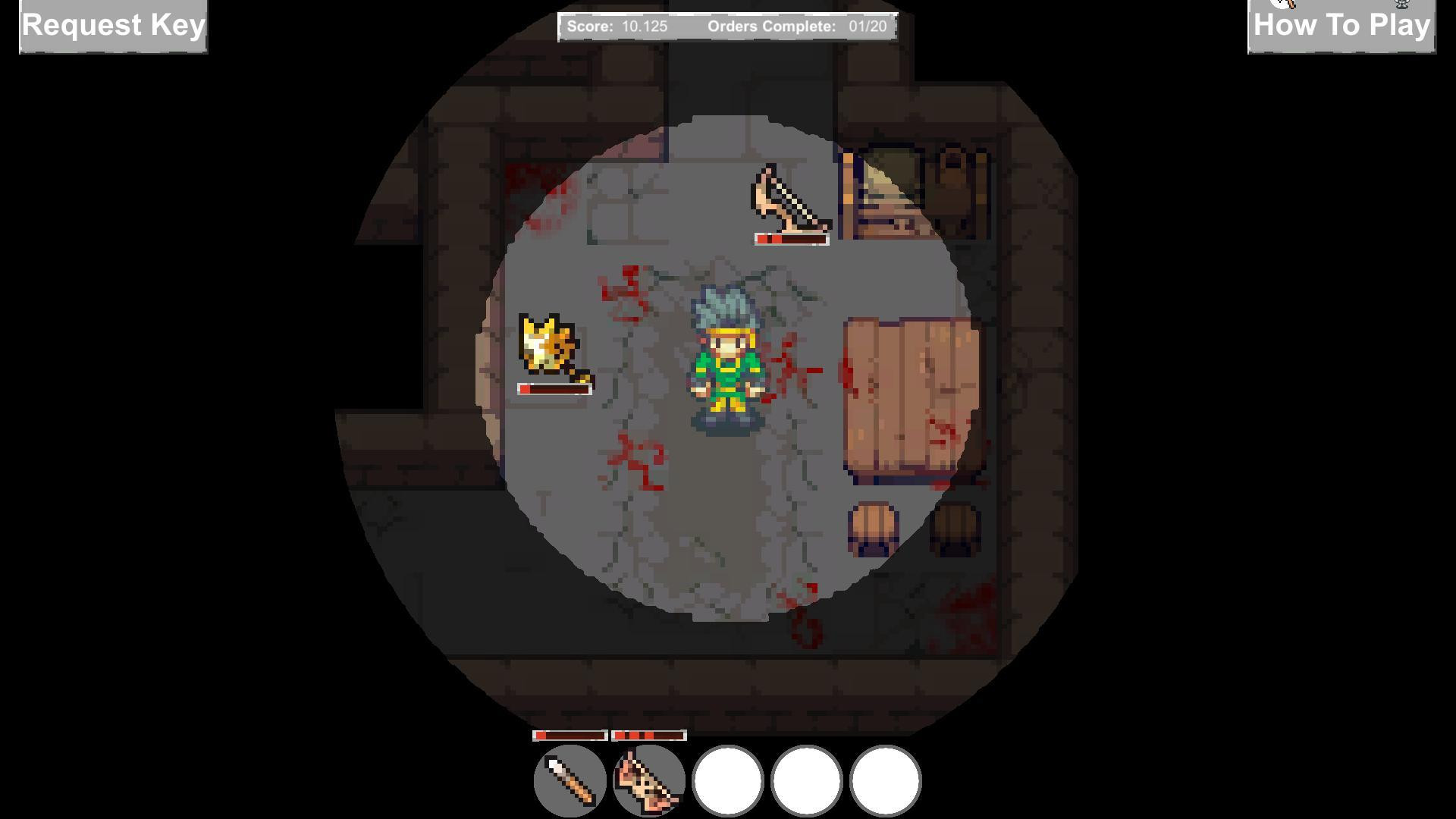Select the player character

pos(726,356)
